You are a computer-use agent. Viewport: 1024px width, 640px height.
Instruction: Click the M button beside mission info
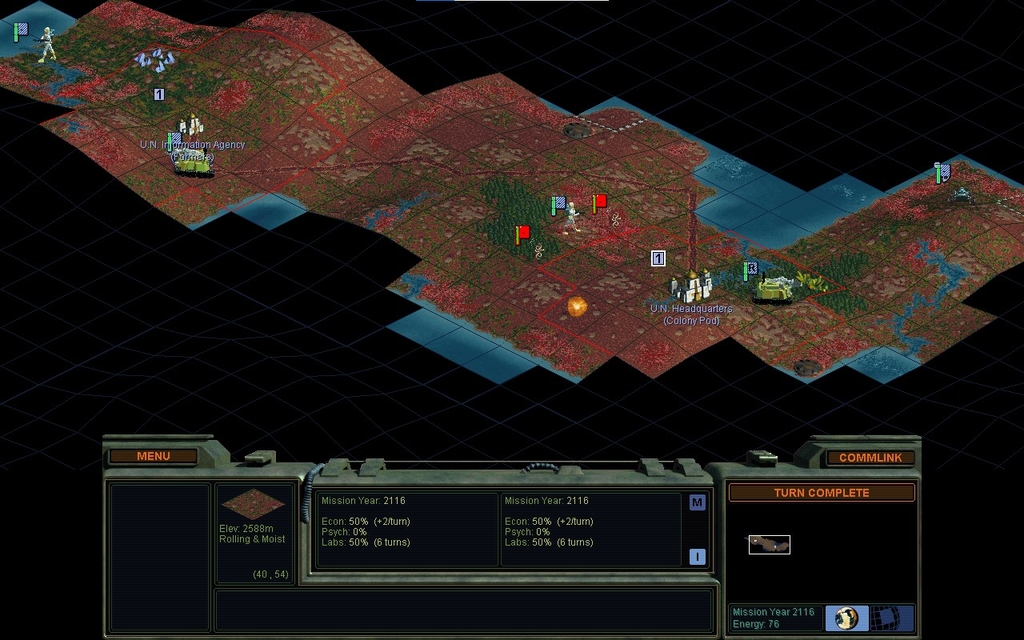(697, 503)
